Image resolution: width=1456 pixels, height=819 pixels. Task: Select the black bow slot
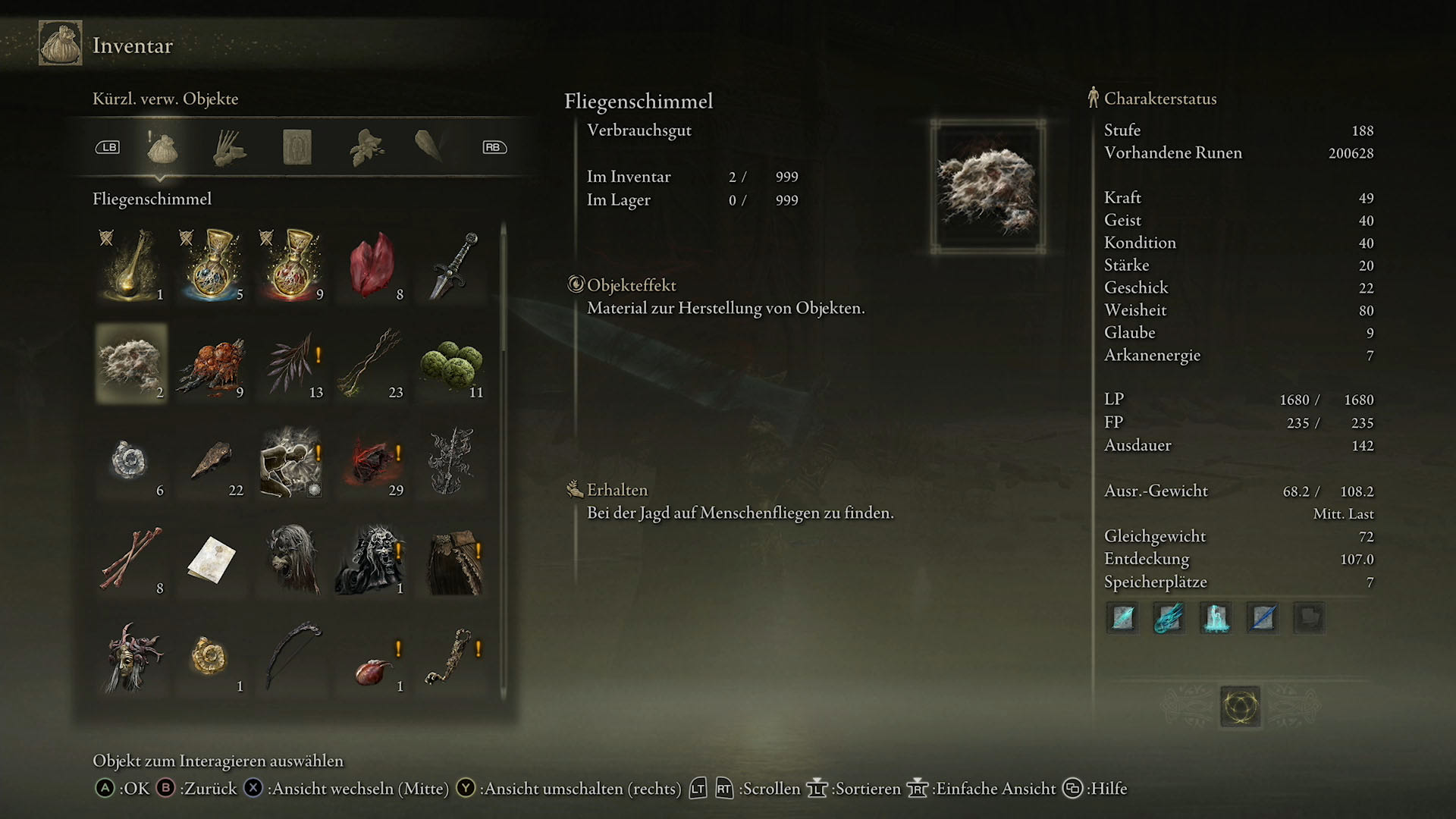[x=292, y=657]
